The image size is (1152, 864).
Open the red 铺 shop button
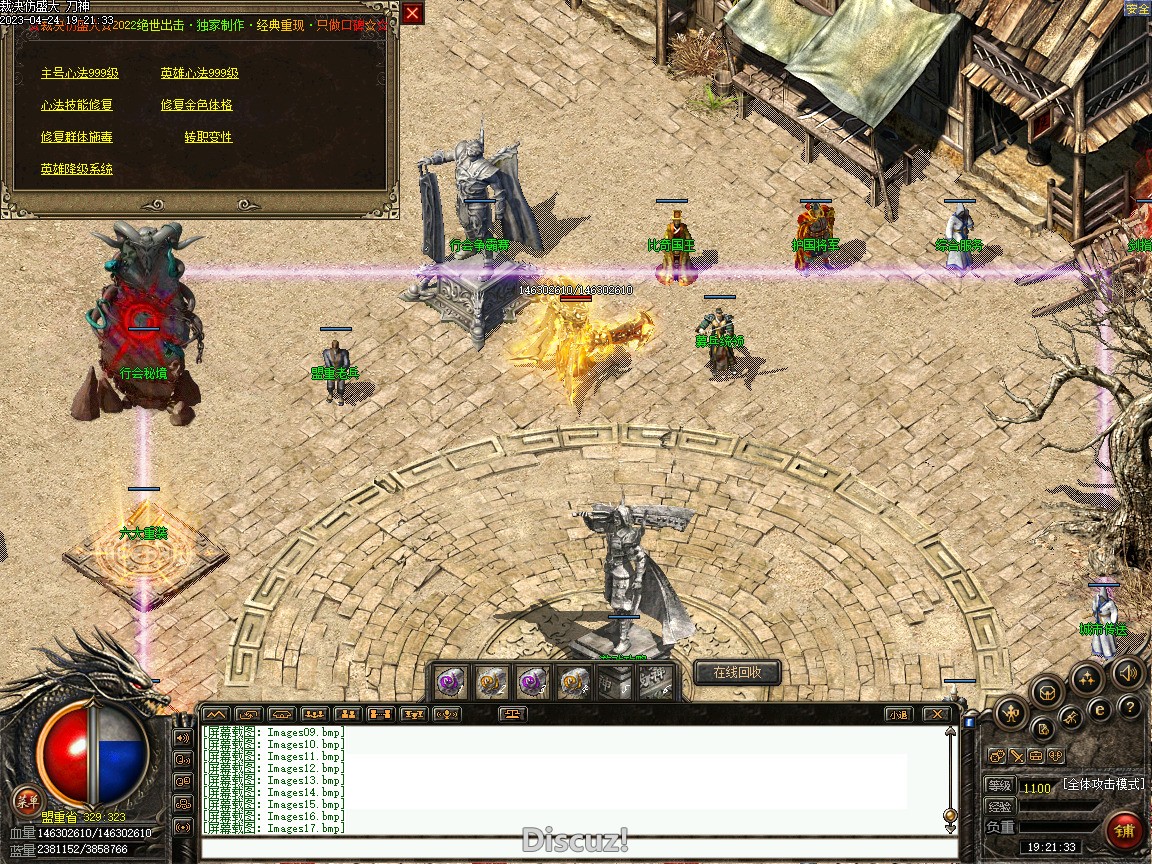click(1125, 830)
